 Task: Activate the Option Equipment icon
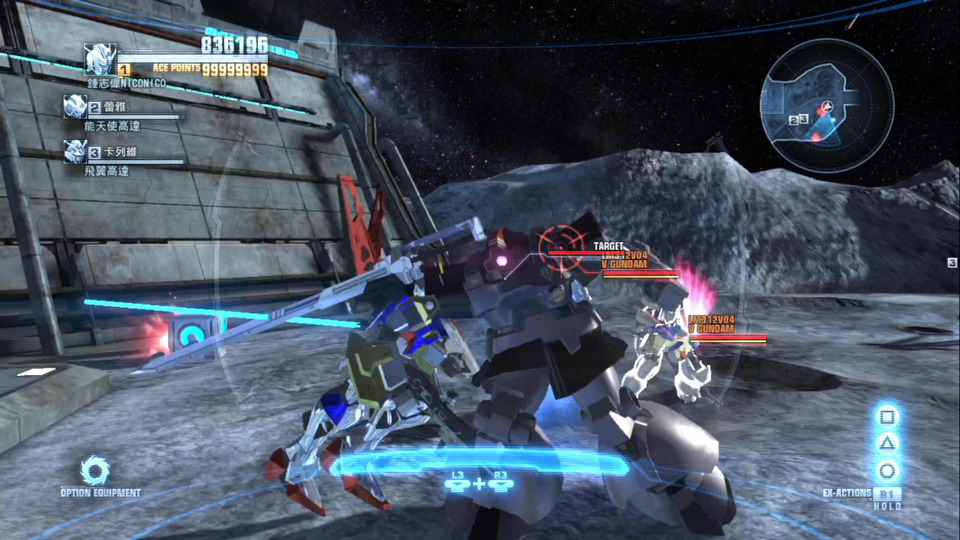pyautogui.click(x=95, y=470)
